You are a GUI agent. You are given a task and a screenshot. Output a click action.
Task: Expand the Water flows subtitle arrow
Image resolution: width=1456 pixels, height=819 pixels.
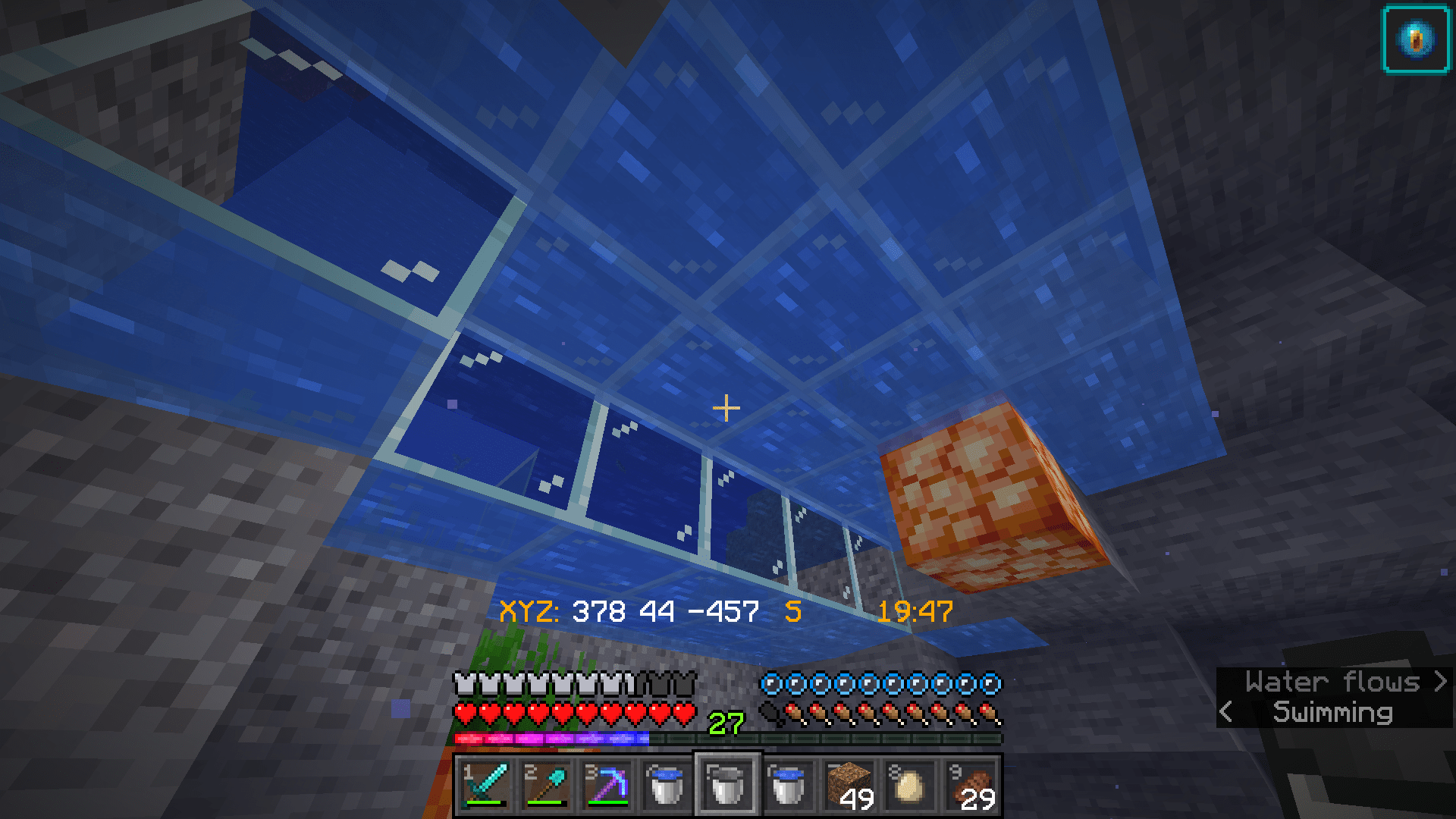tap(1440, 682)
